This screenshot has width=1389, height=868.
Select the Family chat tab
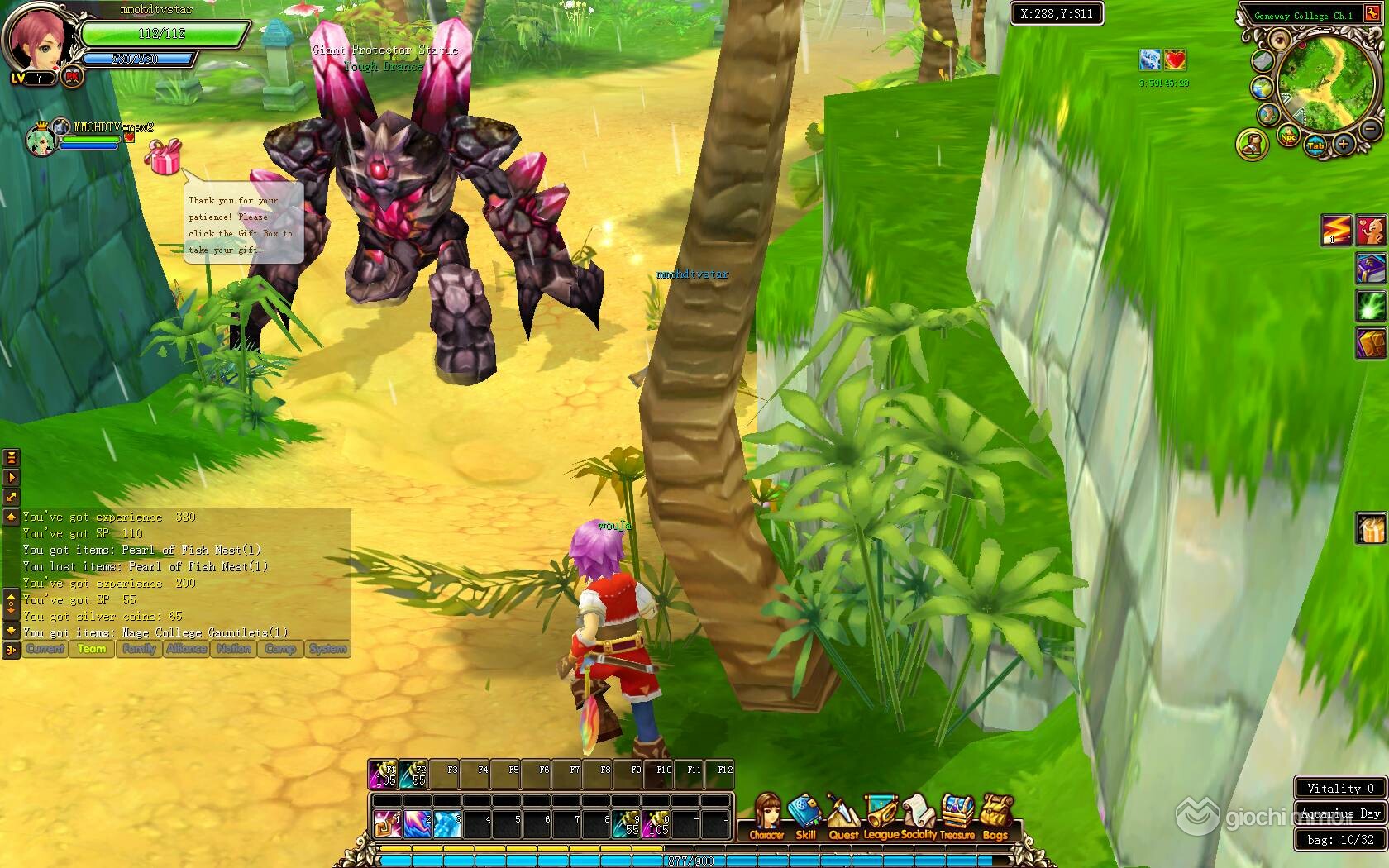(139, 649)
